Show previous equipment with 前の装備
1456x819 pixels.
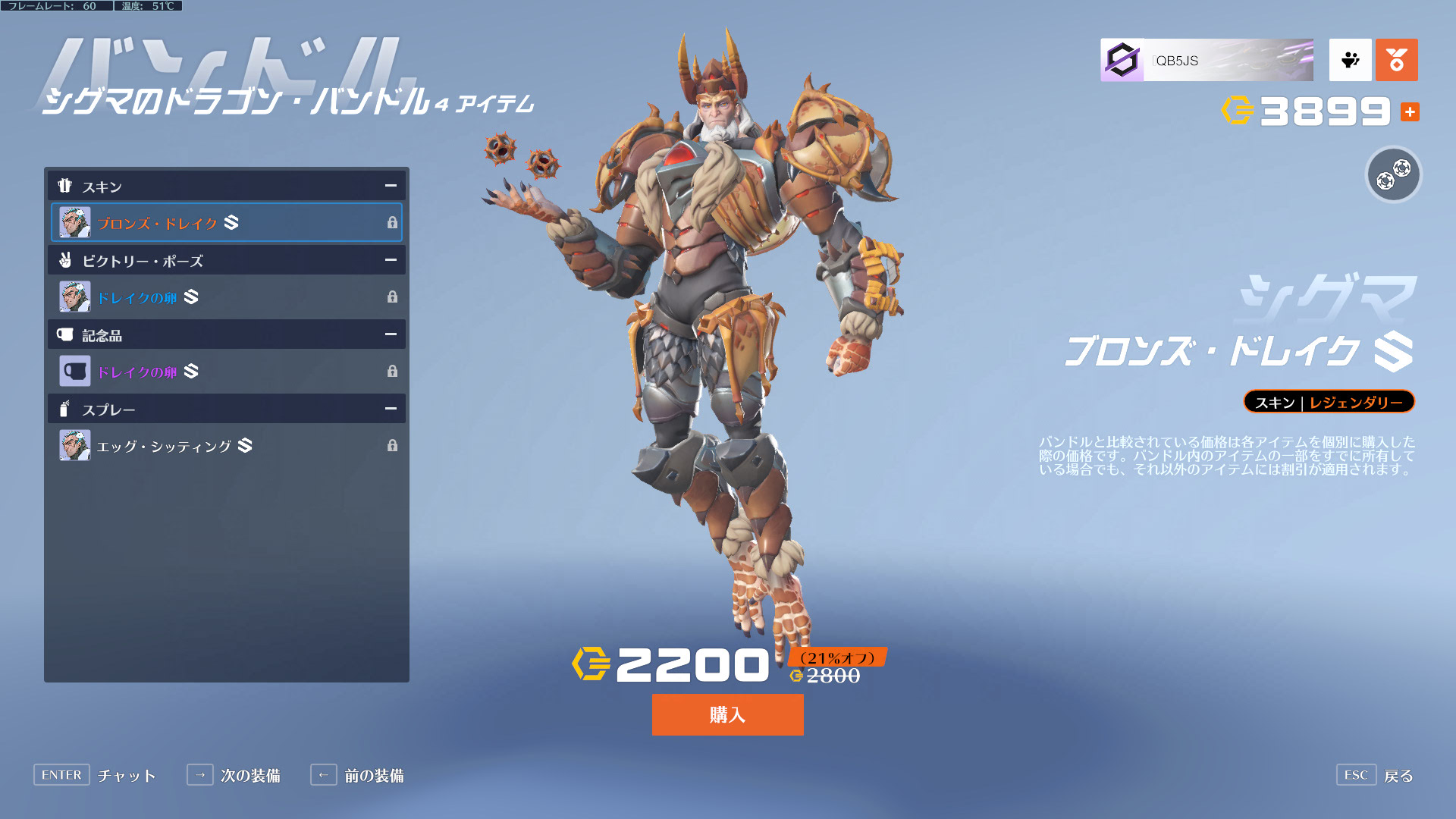pyautogui.click(x=373, y=776)
